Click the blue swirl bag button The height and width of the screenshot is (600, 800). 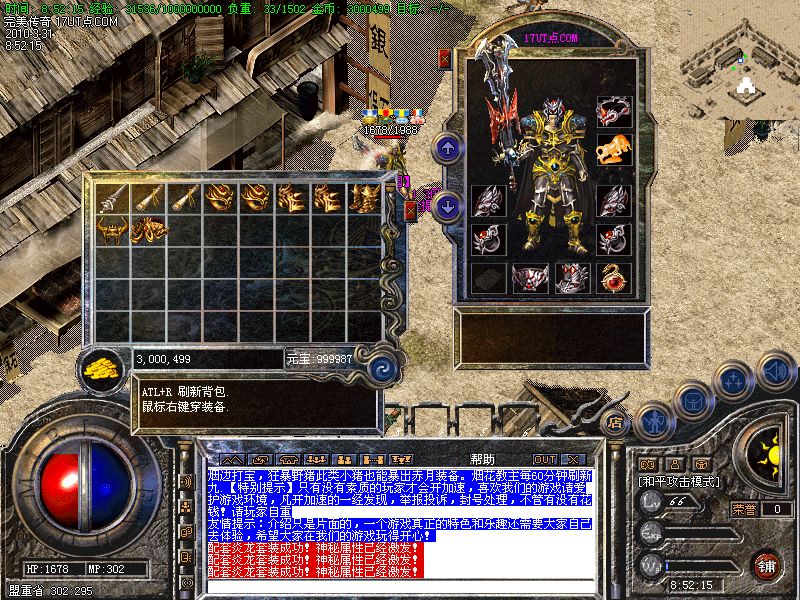point(379,367)
